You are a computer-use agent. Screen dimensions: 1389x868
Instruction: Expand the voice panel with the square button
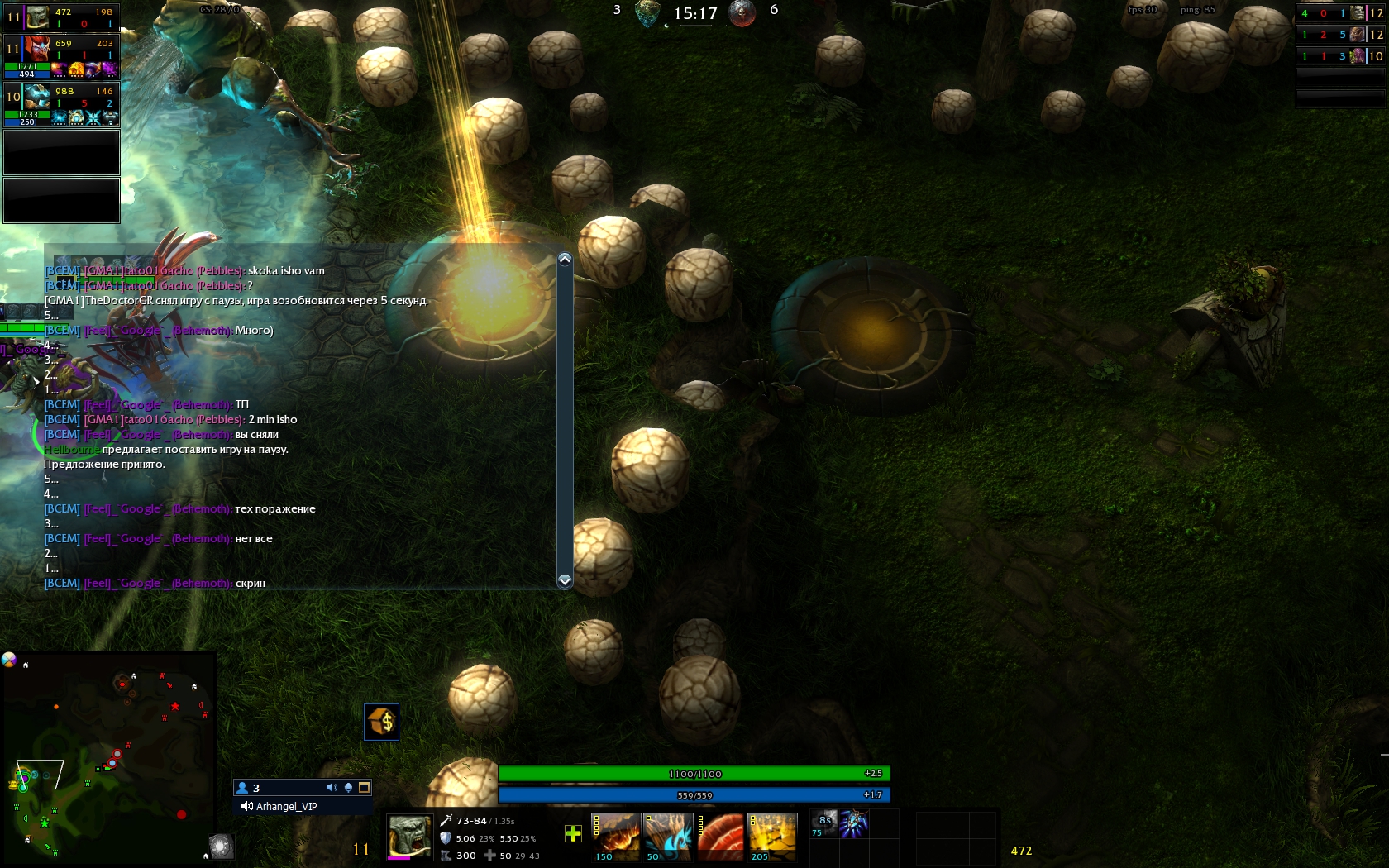(x=364, y=788)
